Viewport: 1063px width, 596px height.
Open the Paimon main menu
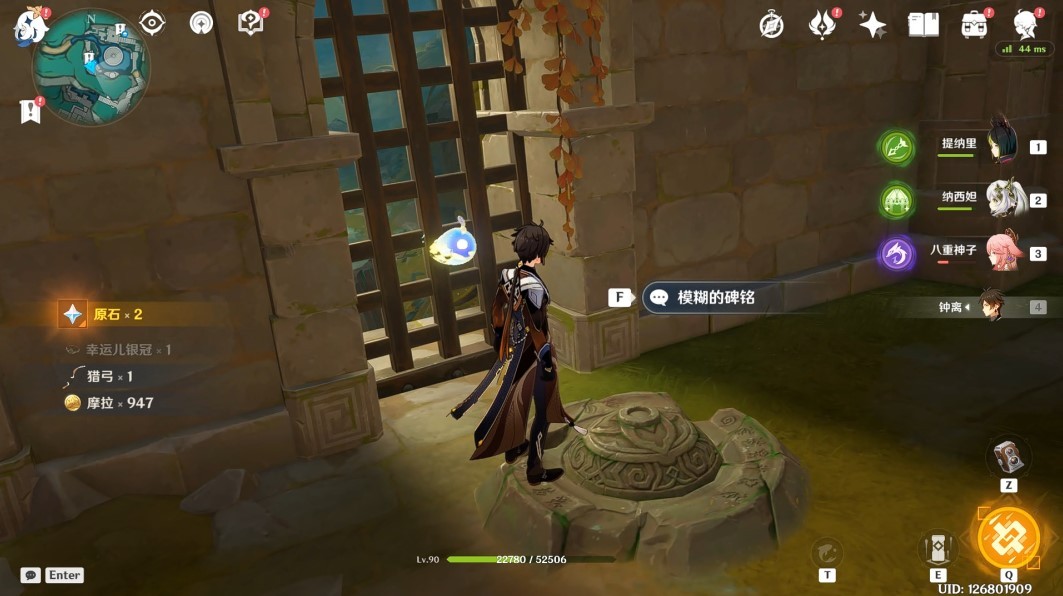pyautogui.click(x=28, y=26)
